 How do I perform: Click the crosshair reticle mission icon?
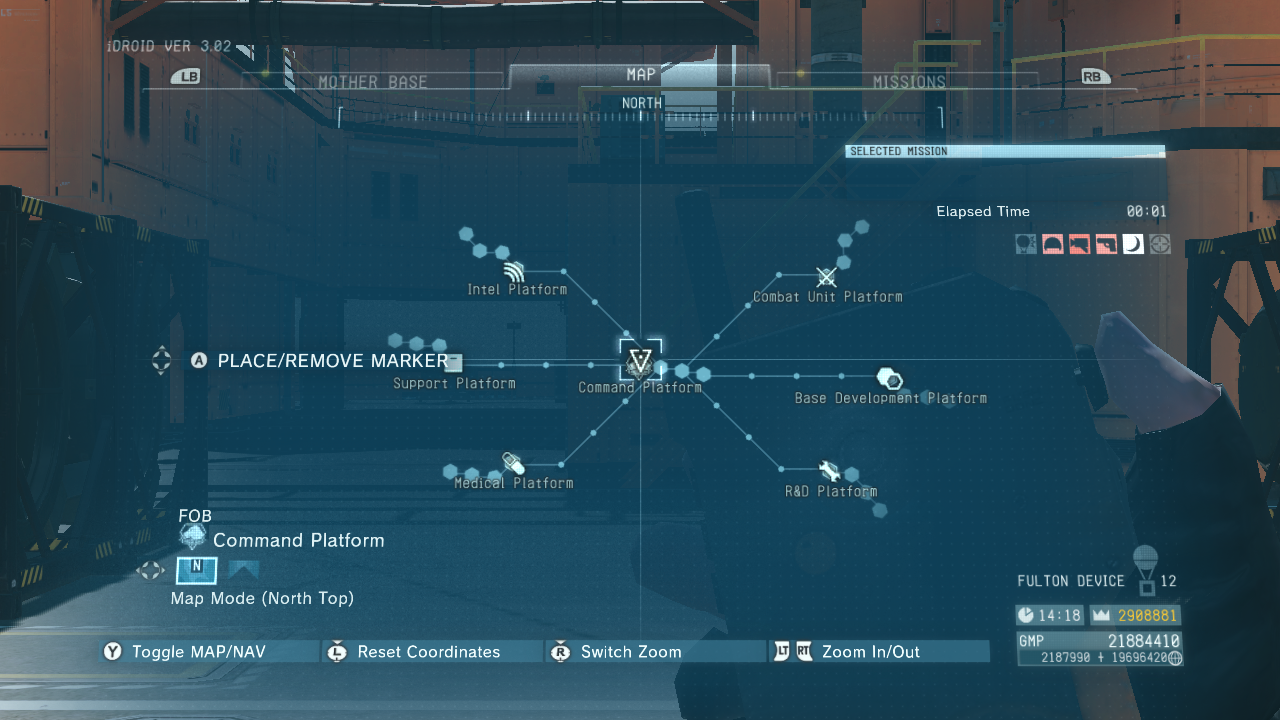point(1160,244)
